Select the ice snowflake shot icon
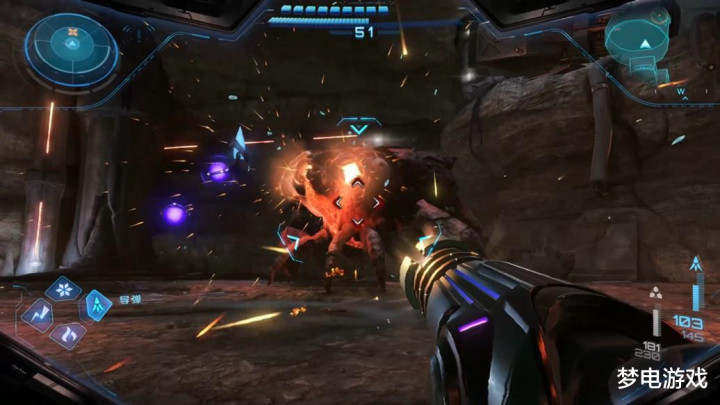Image resolution: width=720 pixels, height=405 pixels. (64, 290)
